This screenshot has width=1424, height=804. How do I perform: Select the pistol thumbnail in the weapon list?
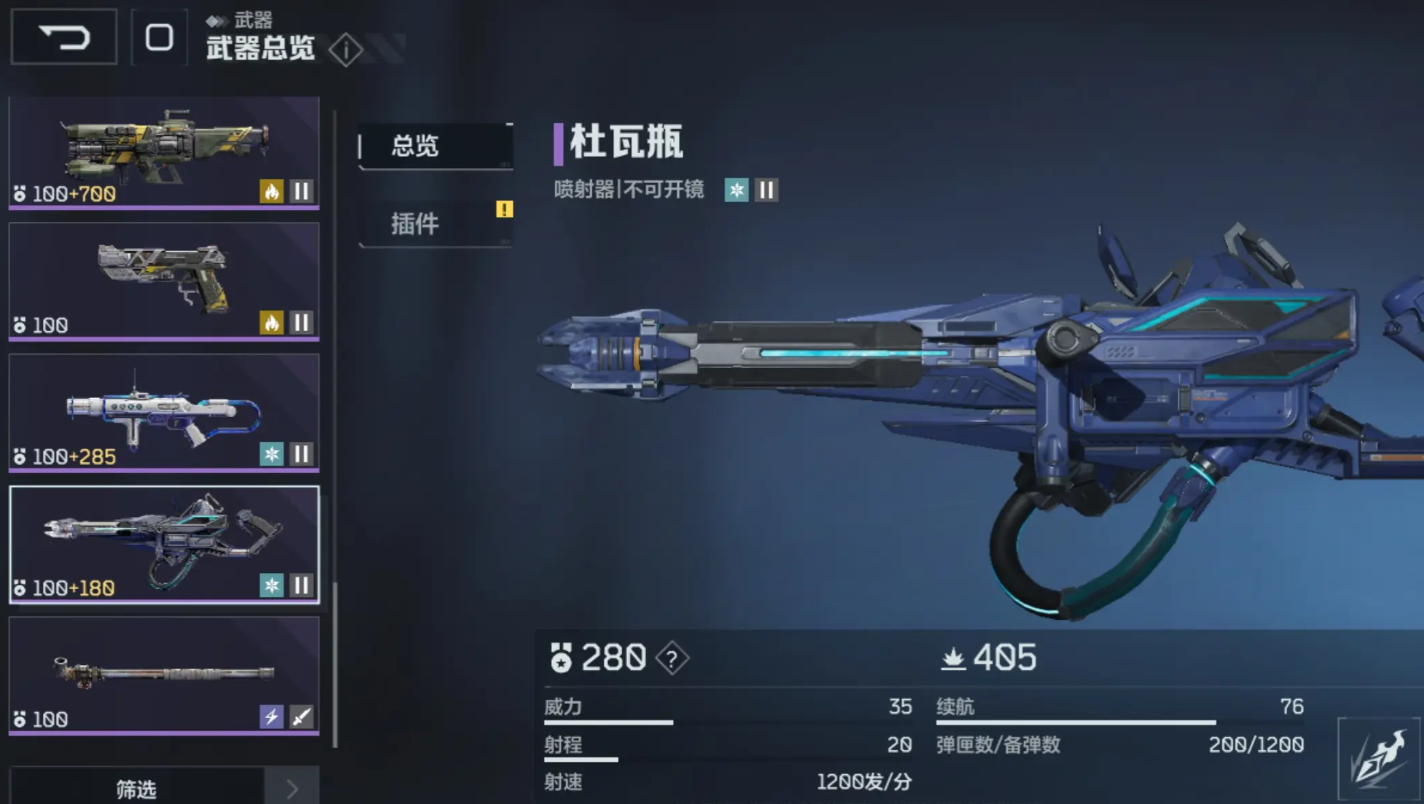163,282
